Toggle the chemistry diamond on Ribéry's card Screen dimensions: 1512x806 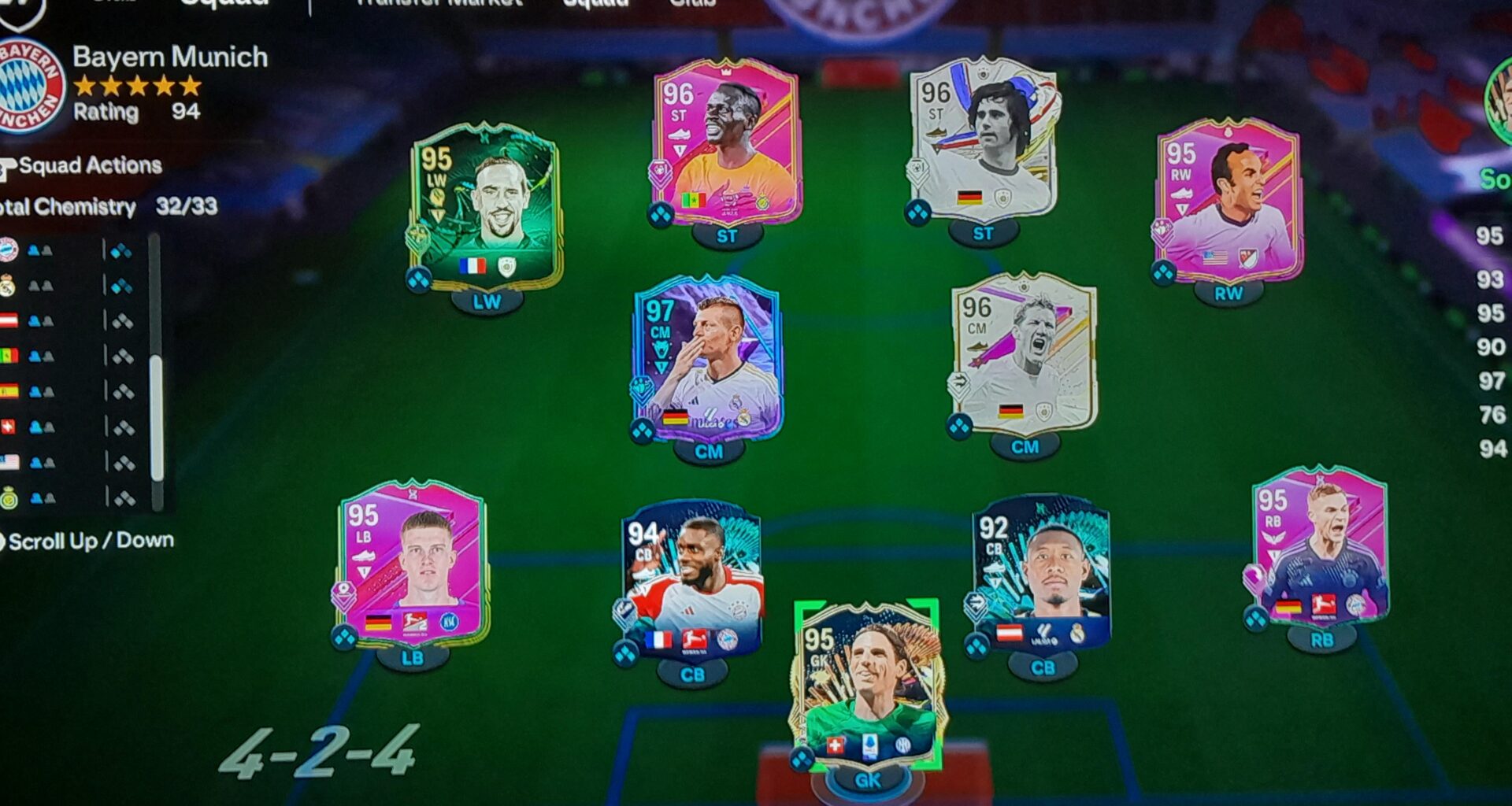[x=419, y=277]
